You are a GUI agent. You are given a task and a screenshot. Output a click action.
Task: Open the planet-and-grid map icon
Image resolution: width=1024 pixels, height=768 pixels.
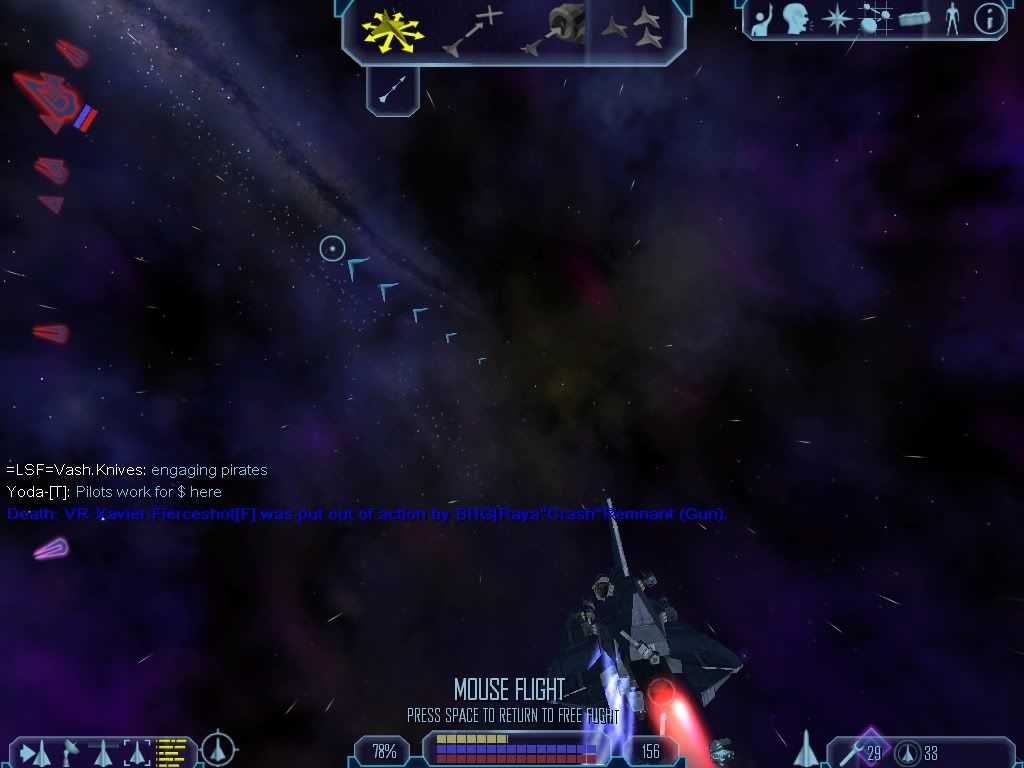click(875, 19)
